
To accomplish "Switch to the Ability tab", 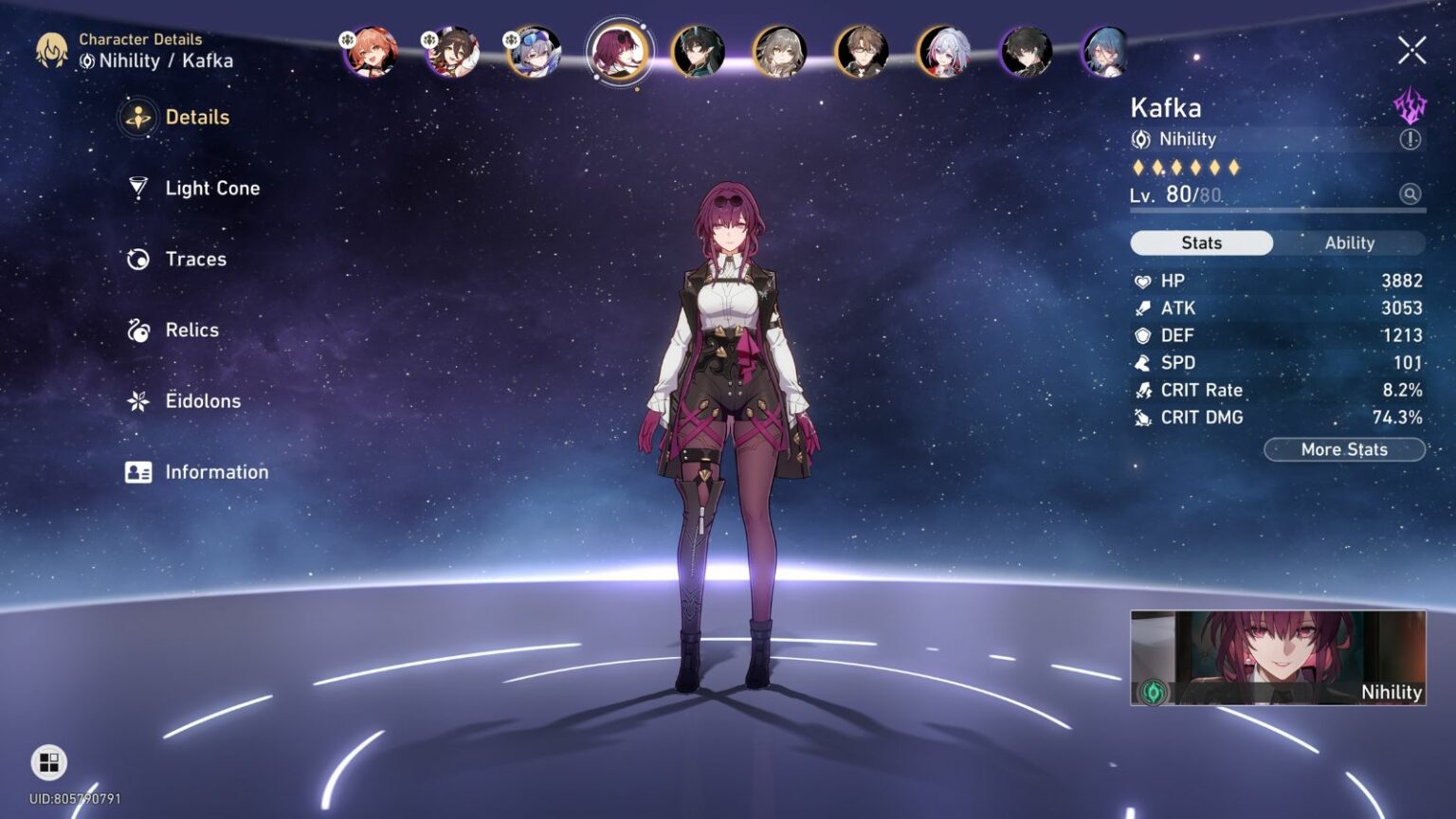I will coord(1349,243).
